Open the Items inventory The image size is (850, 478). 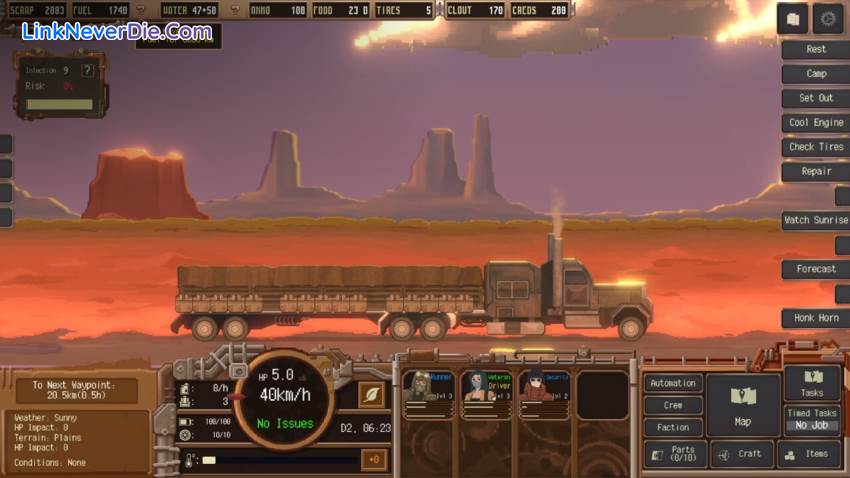click(x=809, y=454)
